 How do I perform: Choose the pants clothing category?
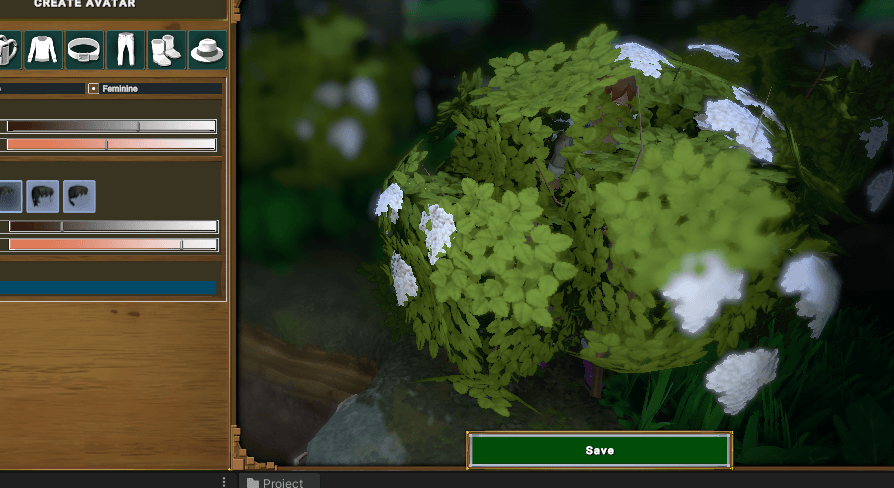[x=125, y=49]
